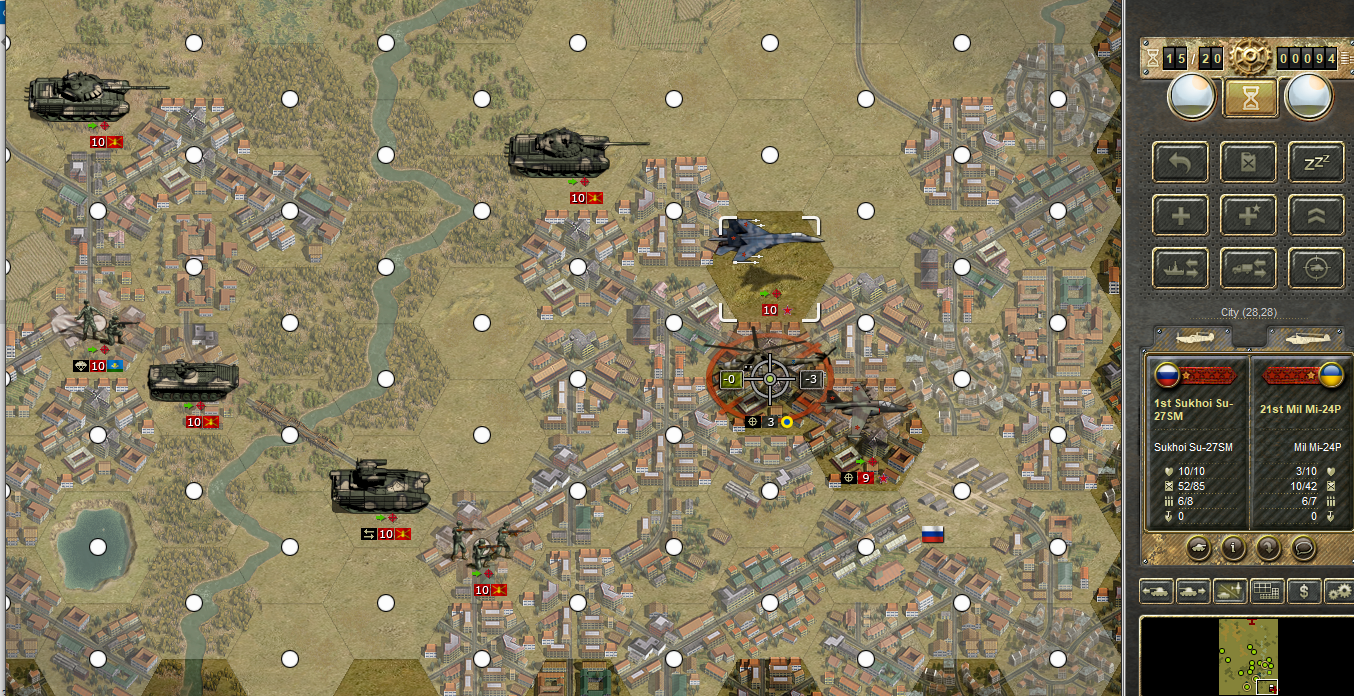Open the info button marked i
The width and height of the screenshot is (1354, 696).
tap(1233, 547)
